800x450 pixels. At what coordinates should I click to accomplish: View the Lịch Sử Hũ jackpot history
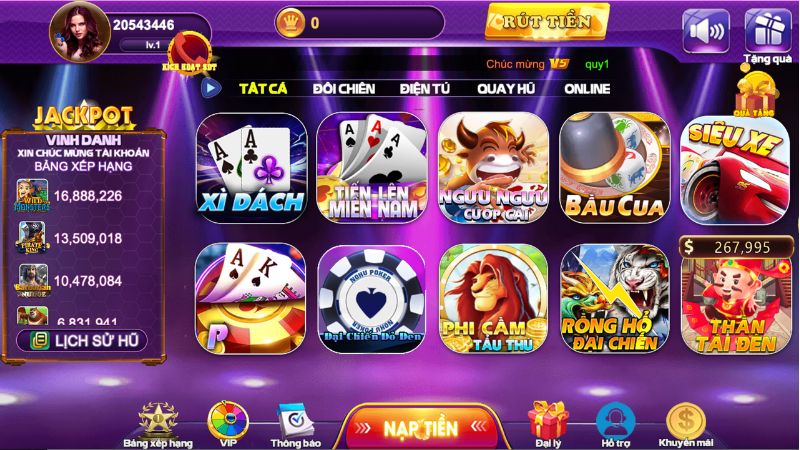tap(82, 340)
